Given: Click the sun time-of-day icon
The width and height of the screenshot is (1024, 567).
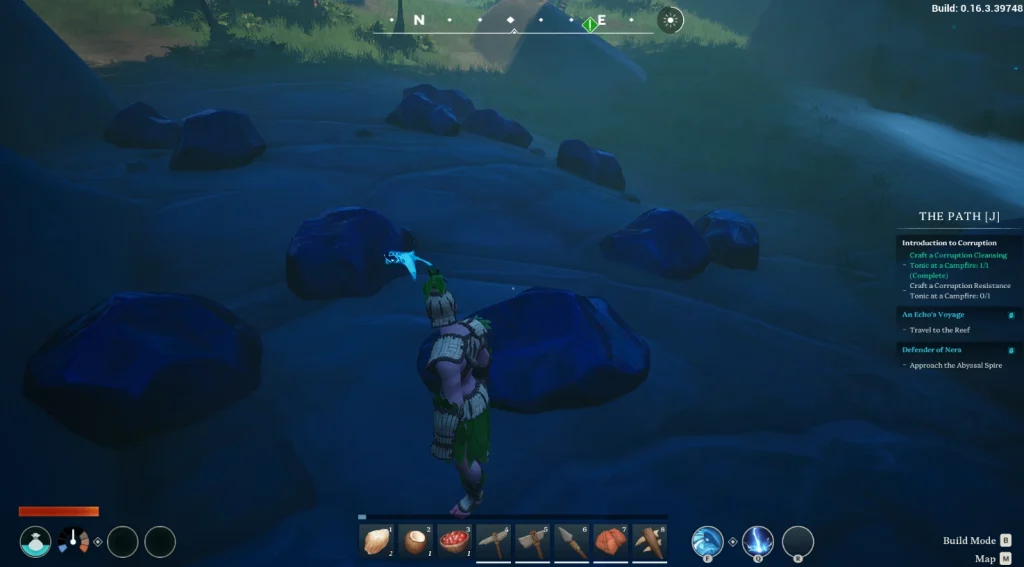Looking at the screenshot, I should pos(670,20).
